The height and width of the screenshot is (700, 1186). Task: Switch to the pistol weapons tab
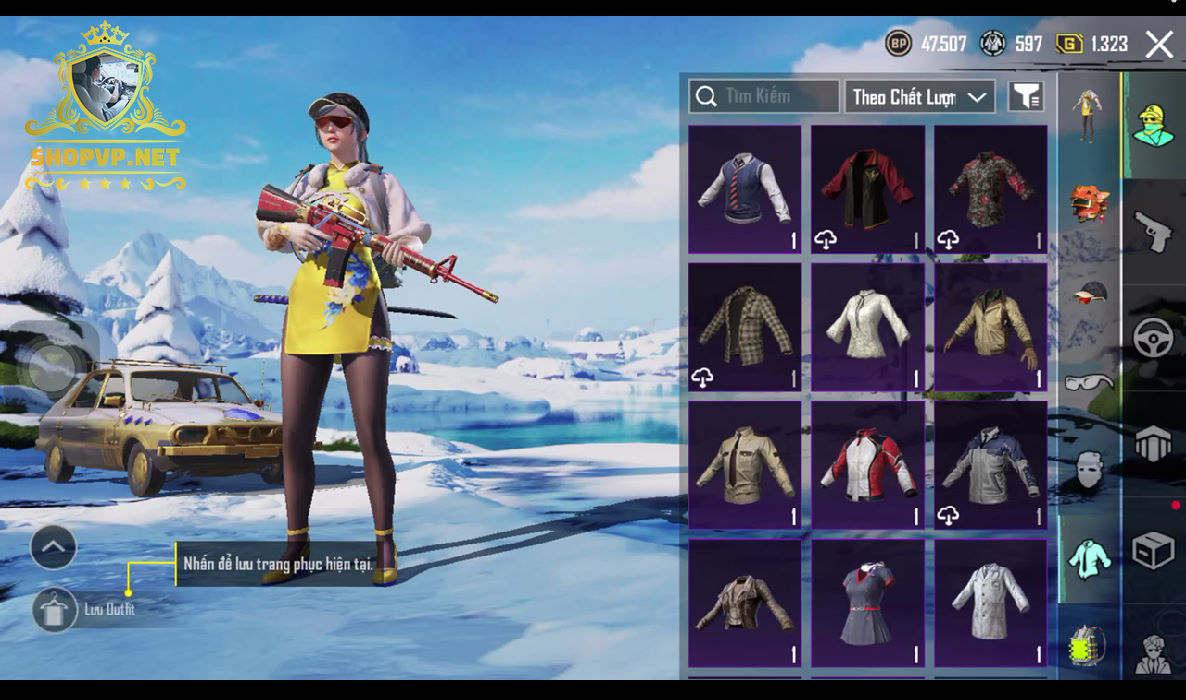pos(1153,231)
